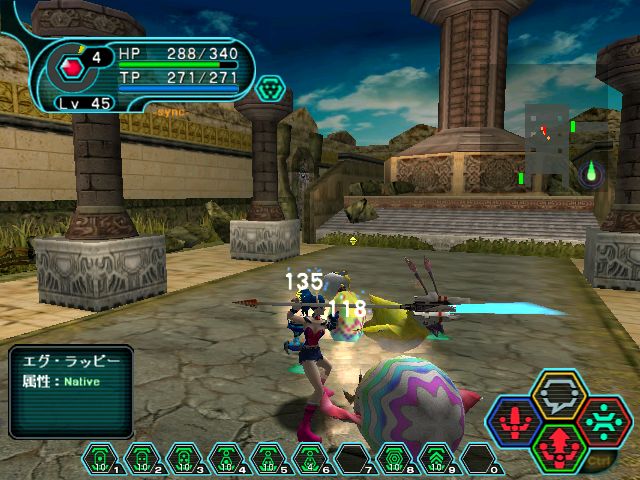This screenshot has height=480, width=640.
Task: Click the lion-face status hexagon beside the HP bar
Action: coord(270,89)
